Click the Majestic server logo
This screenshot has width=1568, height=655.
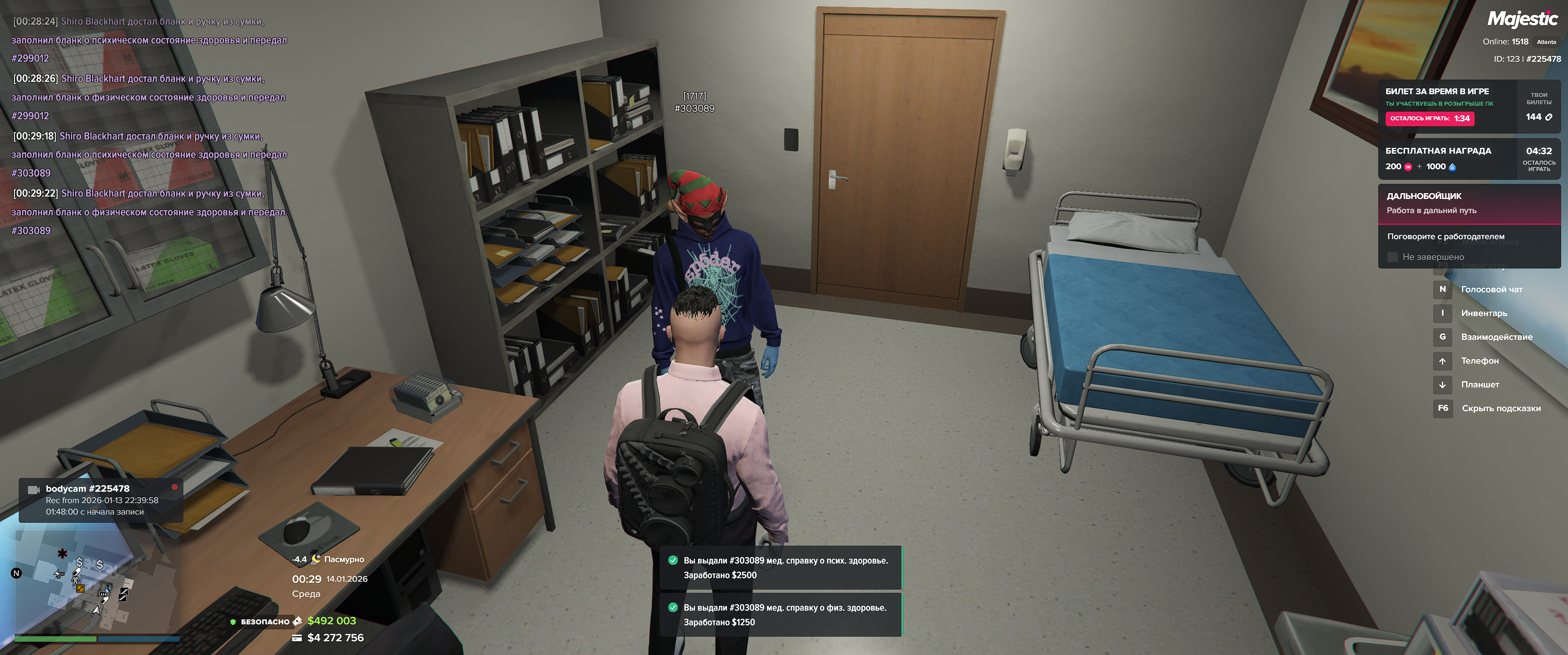(x=1522, y=20)
